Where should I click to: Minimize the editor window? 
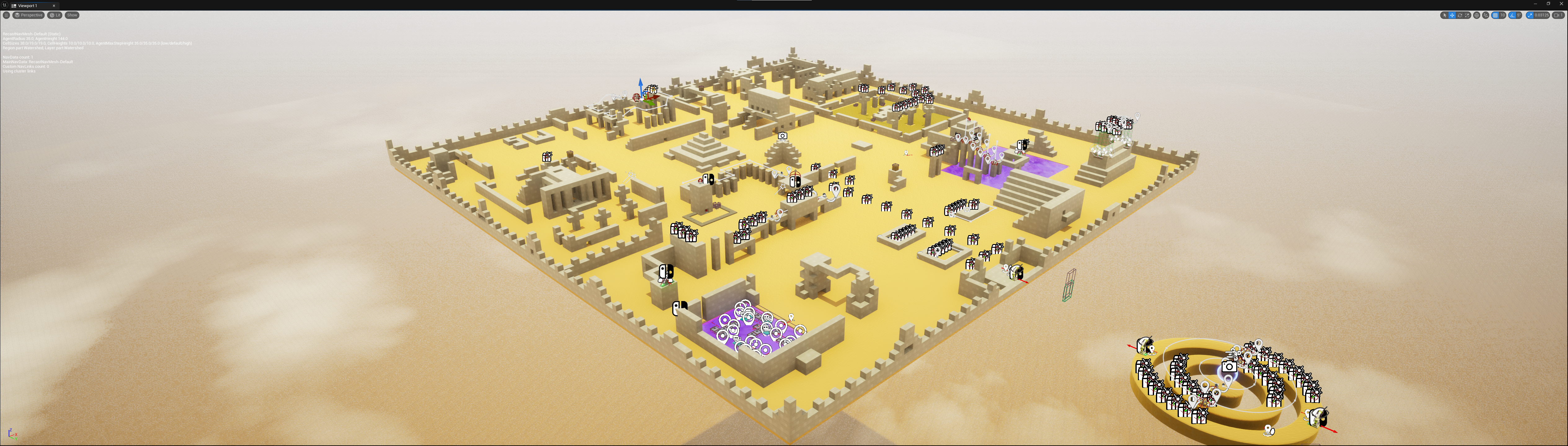(1536, 4)
